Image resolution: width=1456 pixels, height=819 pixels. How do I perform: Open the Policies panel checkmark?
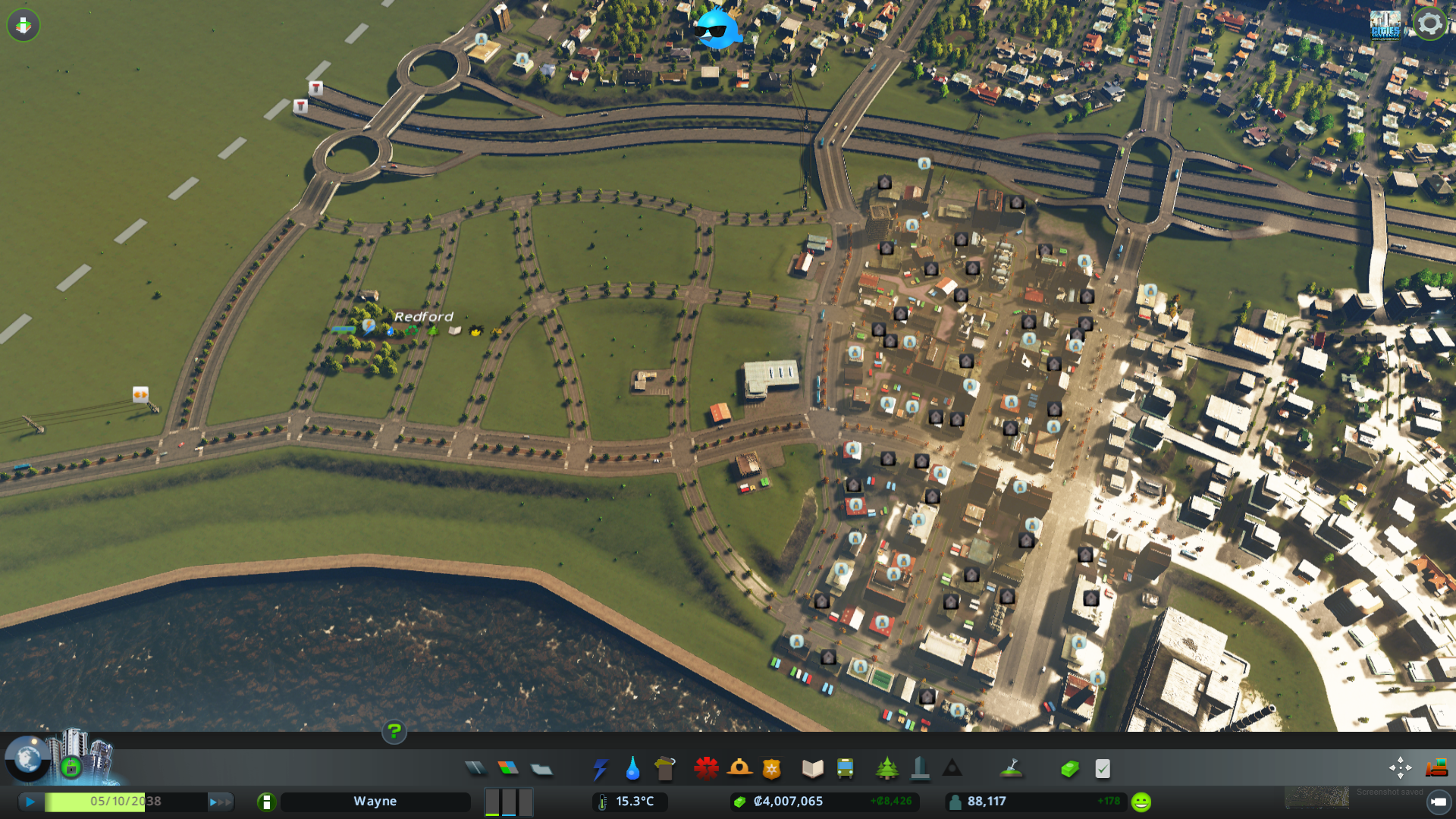coord(1101,768)
